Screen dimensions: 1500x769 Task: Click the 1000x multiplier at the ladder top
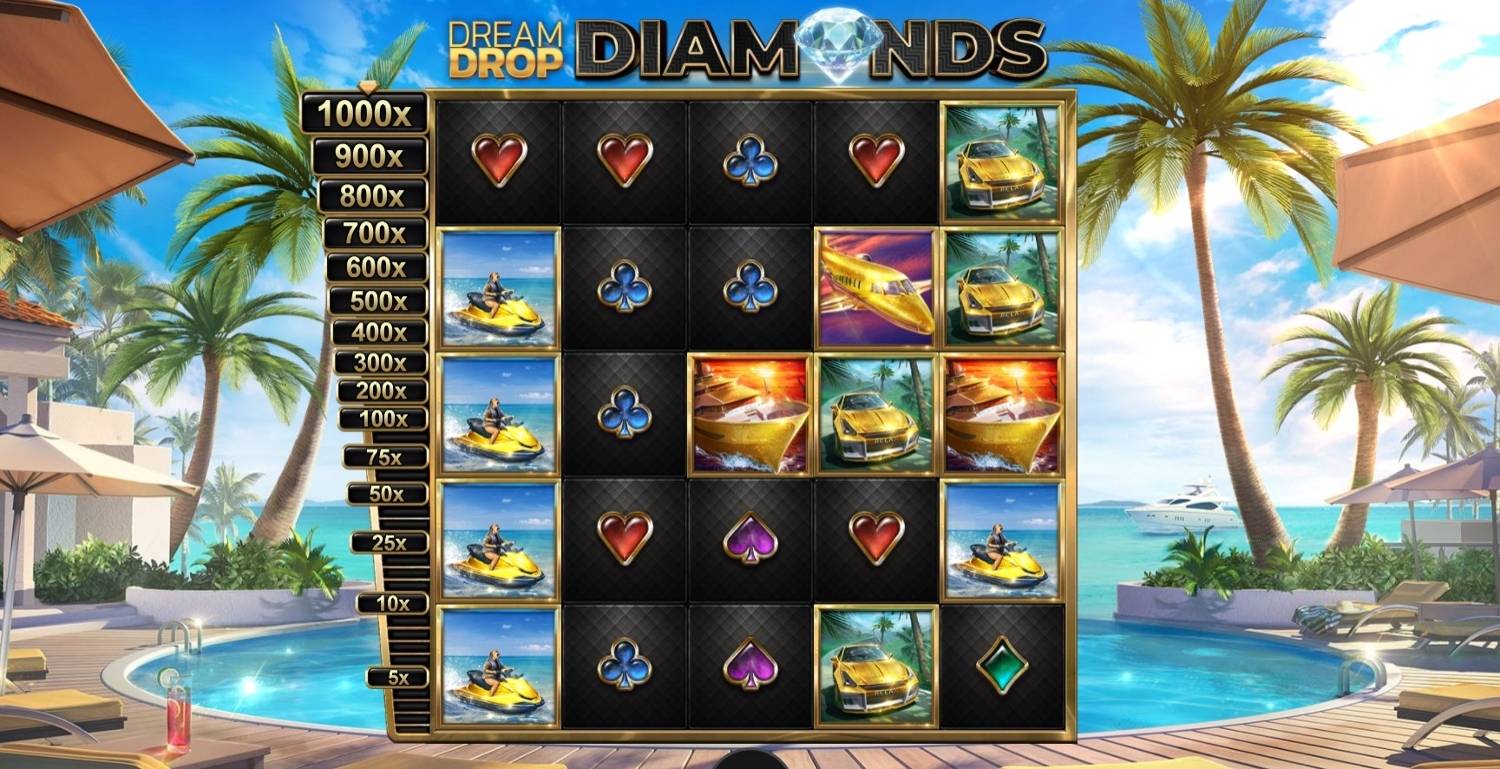point(370,112)
